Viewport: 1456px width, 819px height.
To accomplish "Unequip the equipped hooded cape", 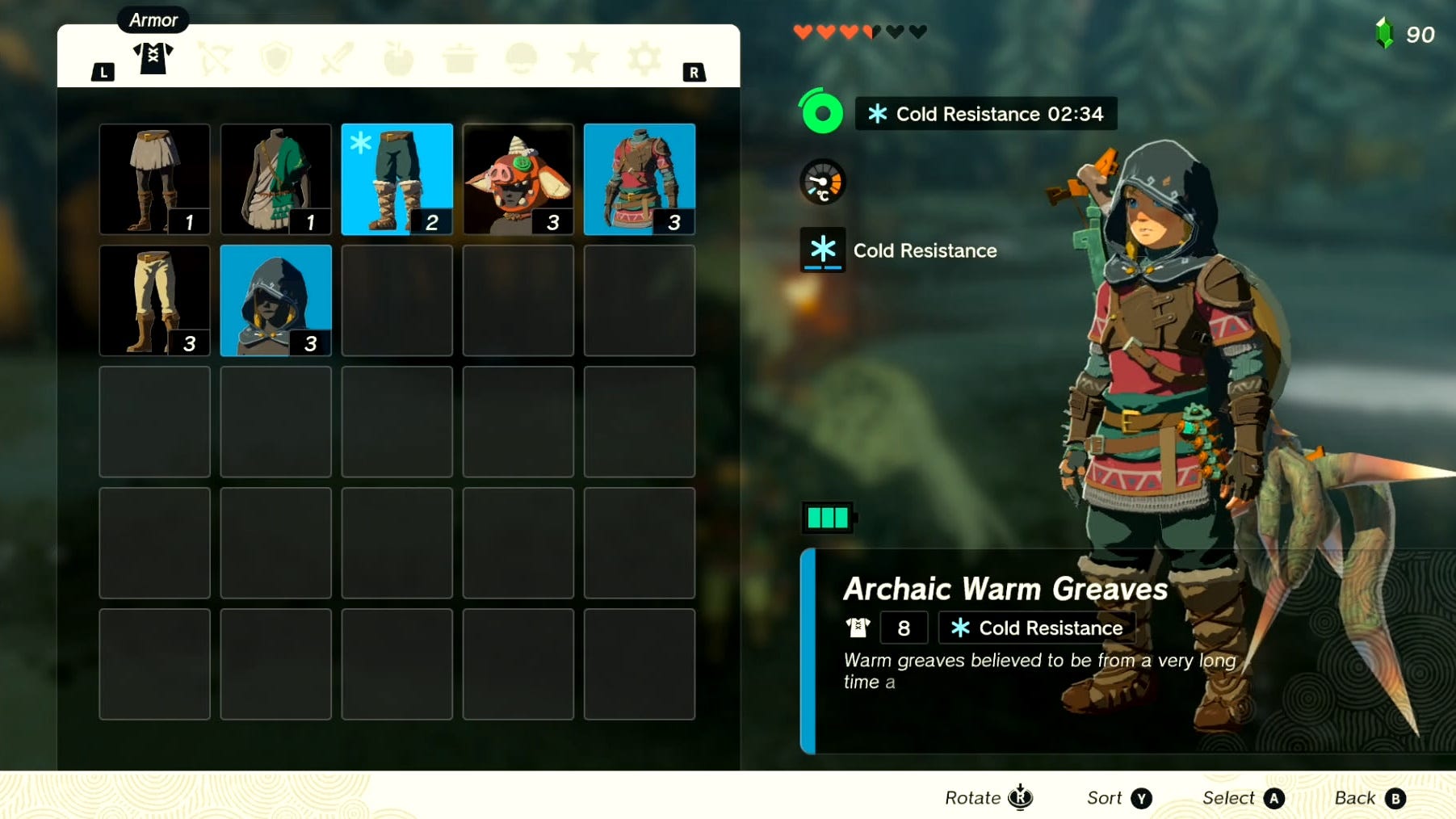I will [275, 300].
